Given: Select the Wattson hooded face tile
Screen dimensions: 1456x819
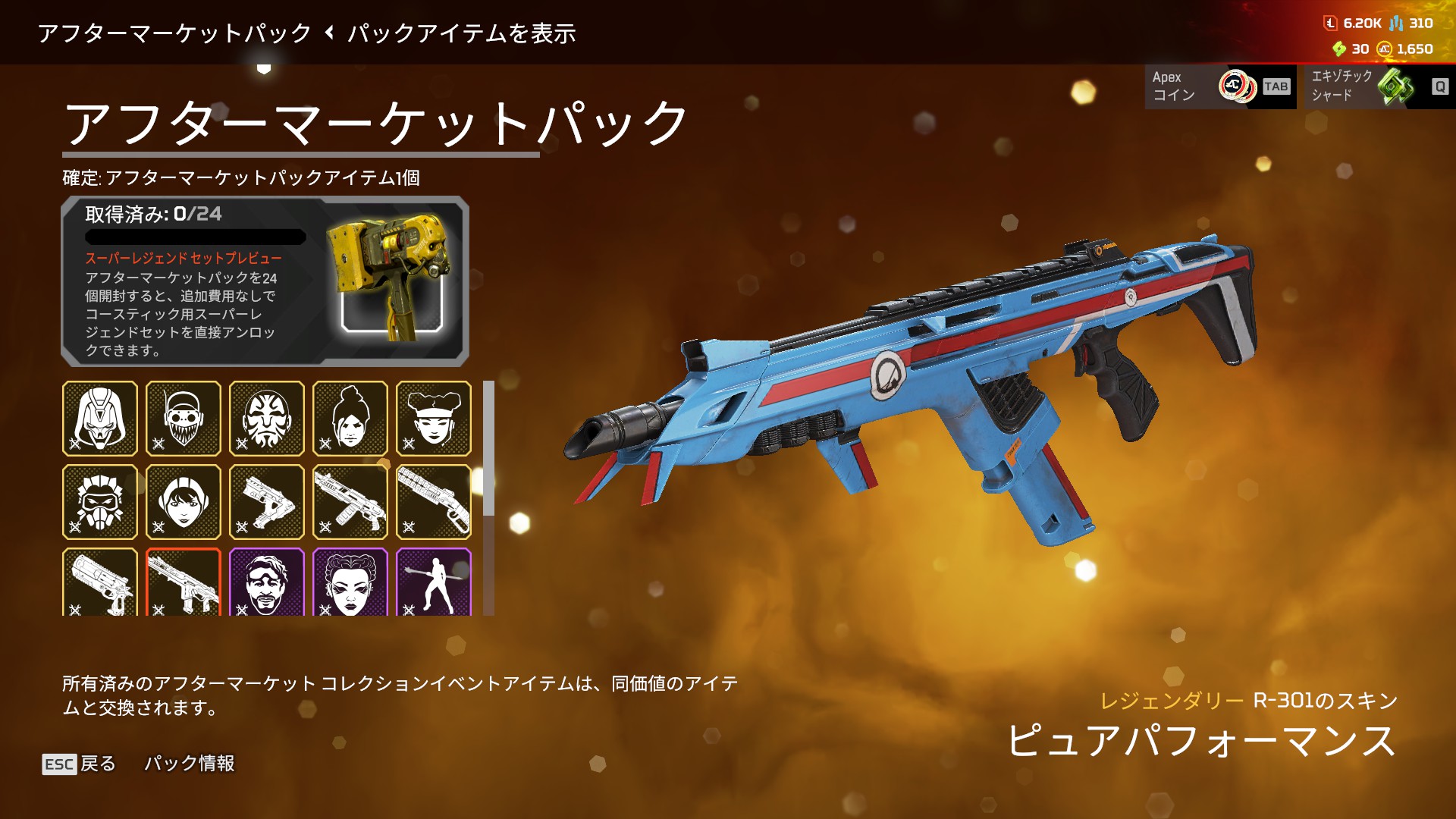Looking at the screenshot, I should click(184, 502).
